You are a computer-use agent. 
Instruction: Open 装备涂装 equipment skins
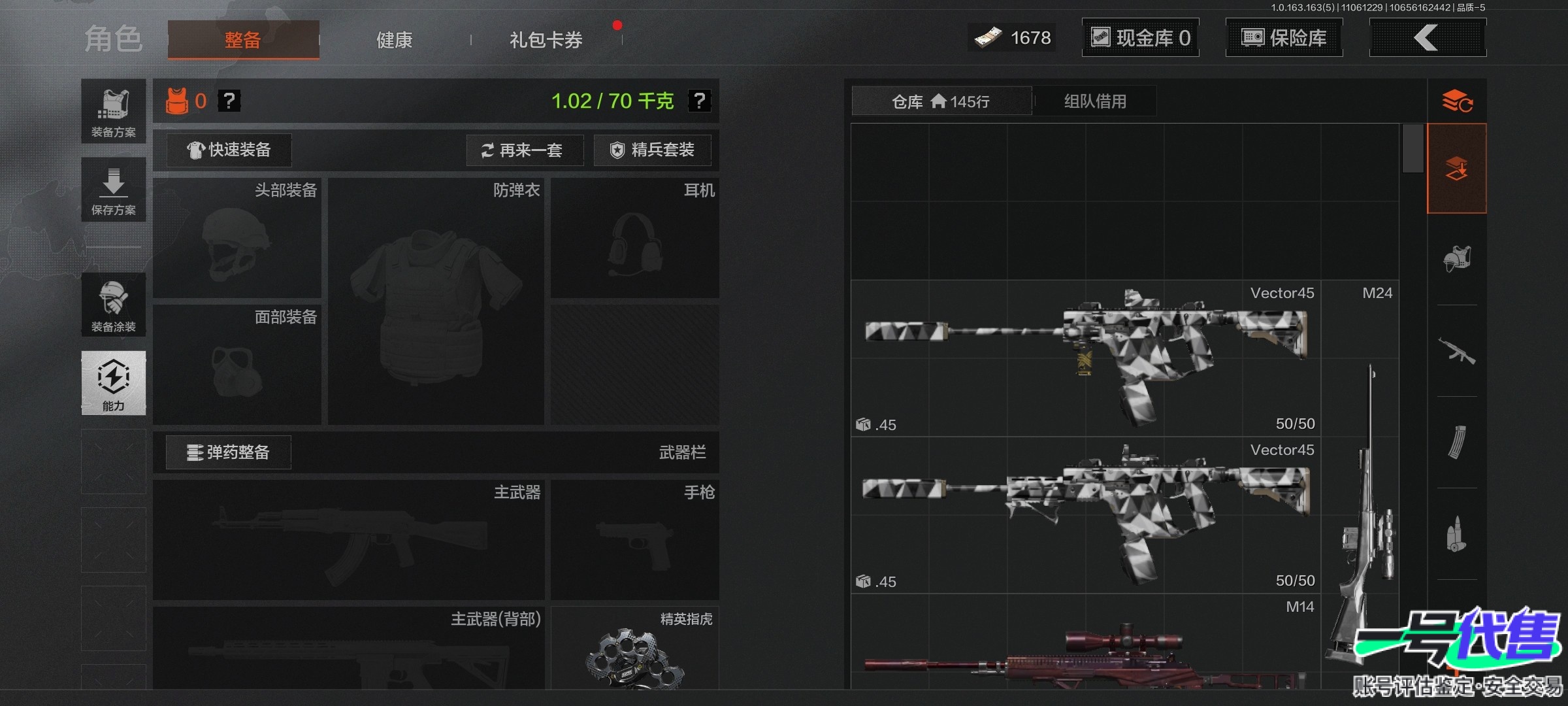(x=114, y=305)
